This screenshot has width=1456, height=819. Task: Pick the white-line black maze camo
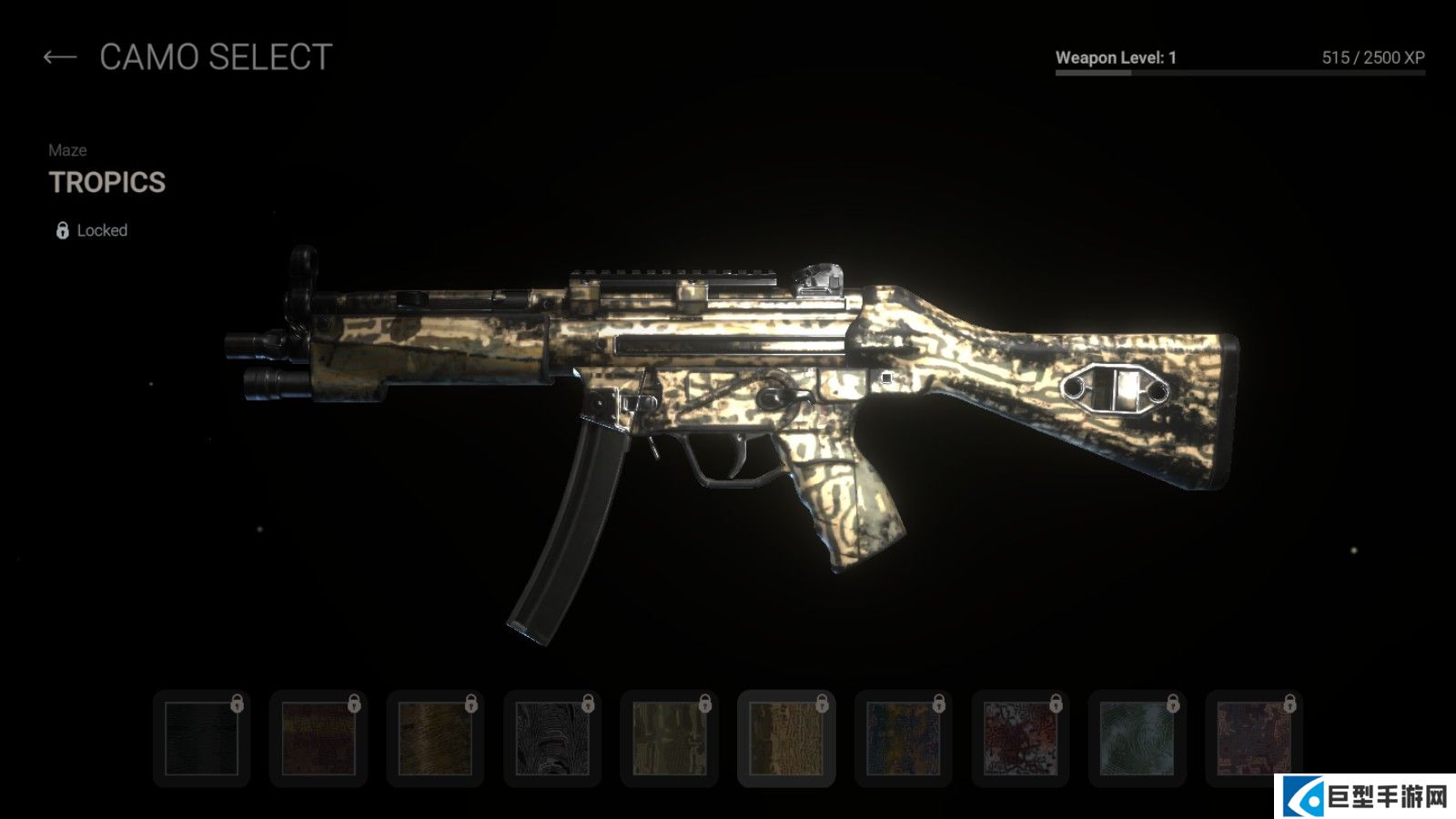click(552, 738)
